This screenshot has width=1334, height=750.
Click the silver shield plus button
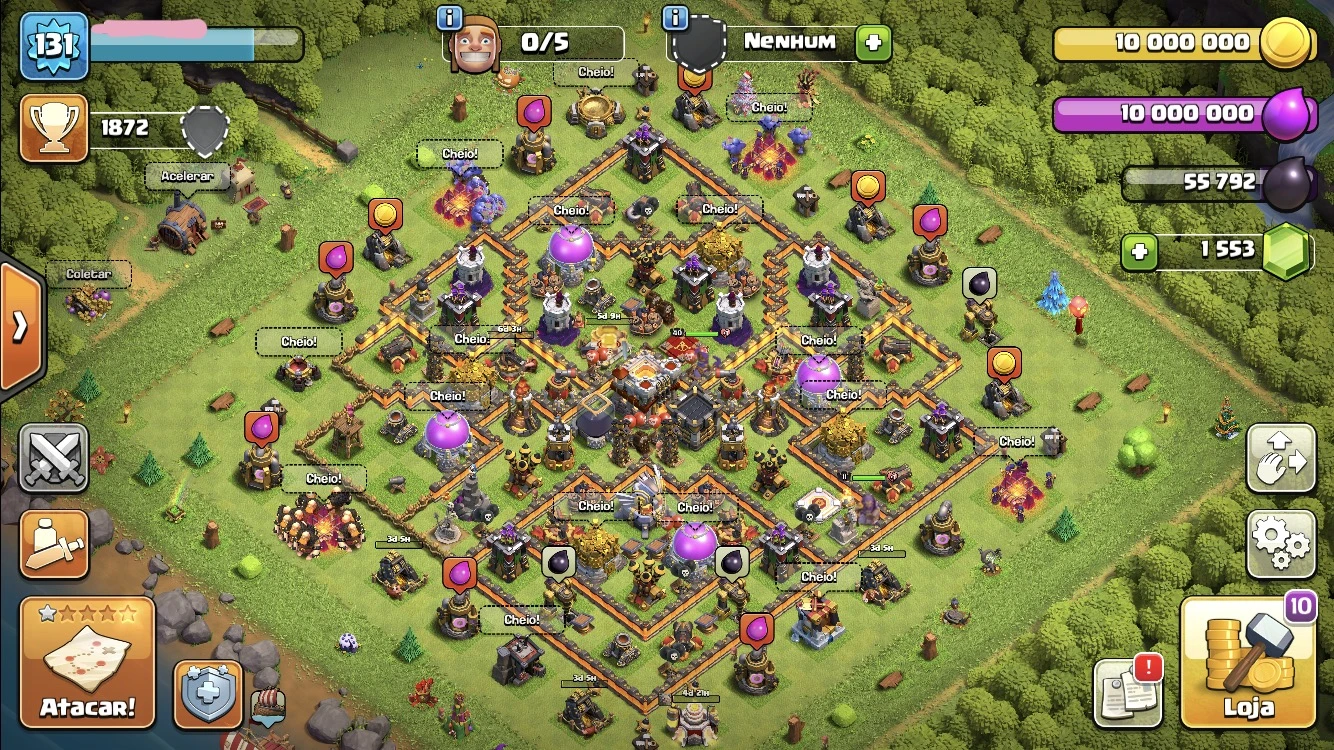[209, 693]
